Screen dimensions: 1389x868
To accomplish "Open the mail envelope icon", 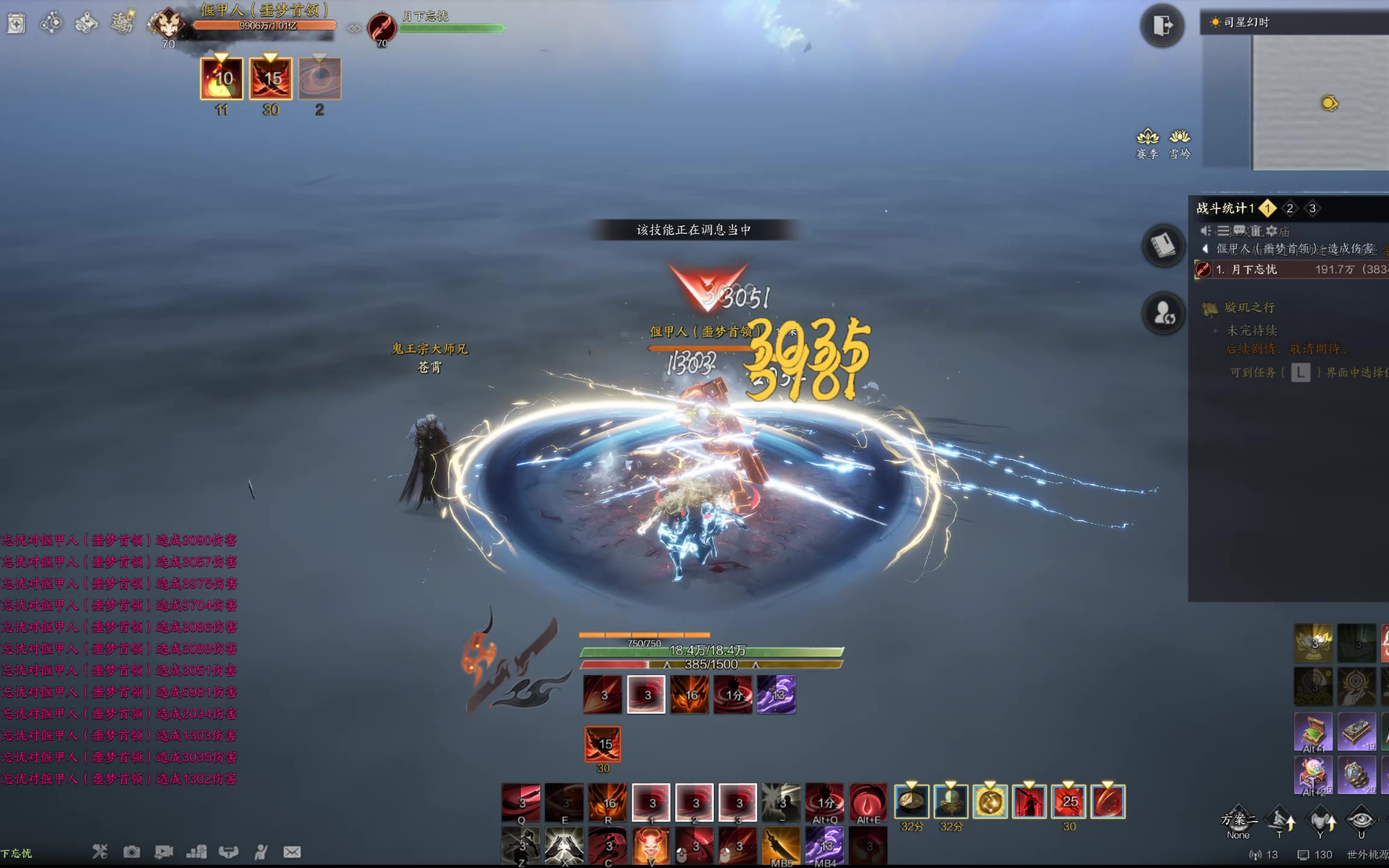I will 292,852.
